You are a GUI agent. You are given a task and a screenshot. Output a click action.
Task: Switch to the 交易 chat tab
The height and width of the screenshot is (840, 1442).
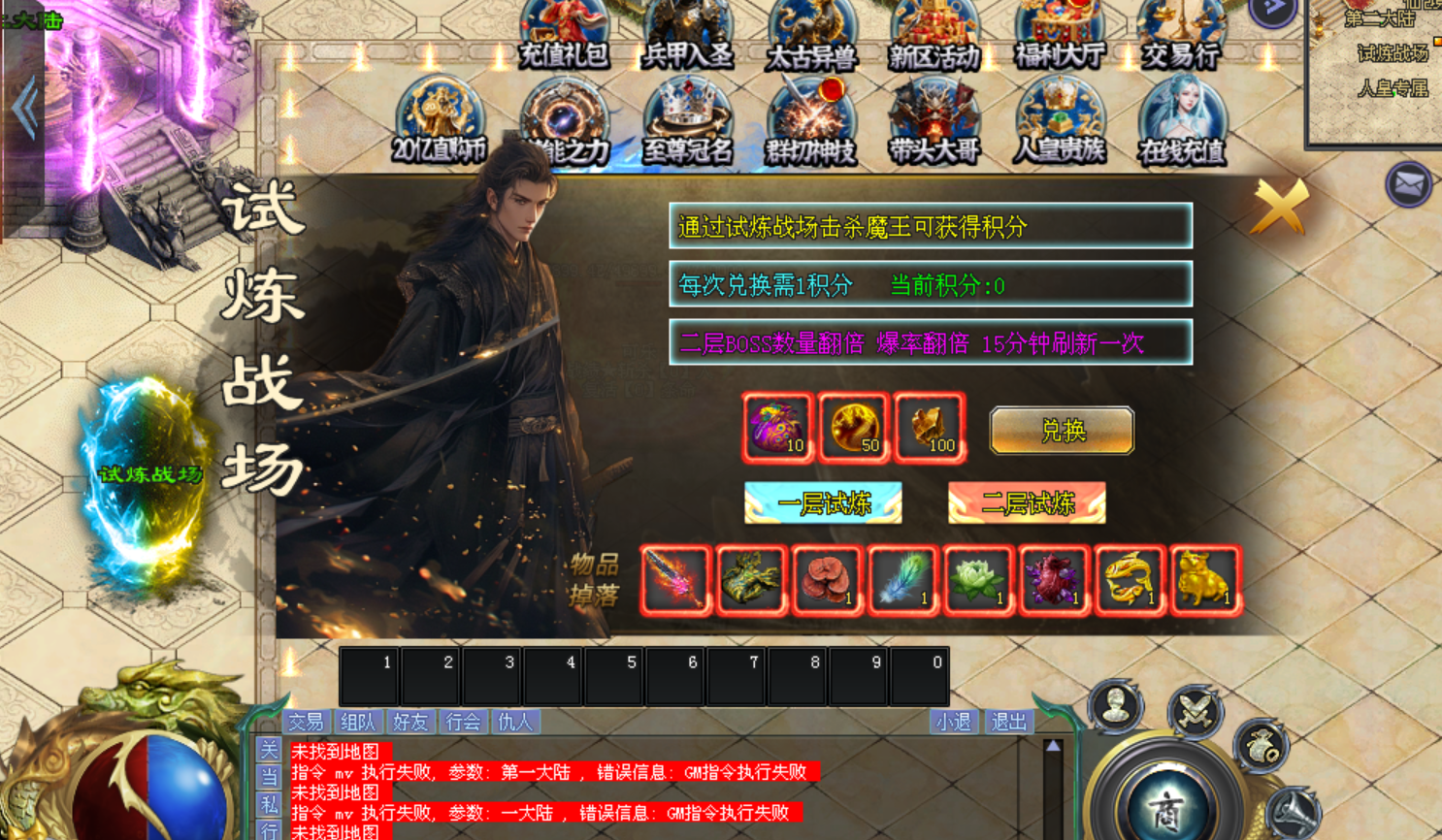(x=306, y=722)
